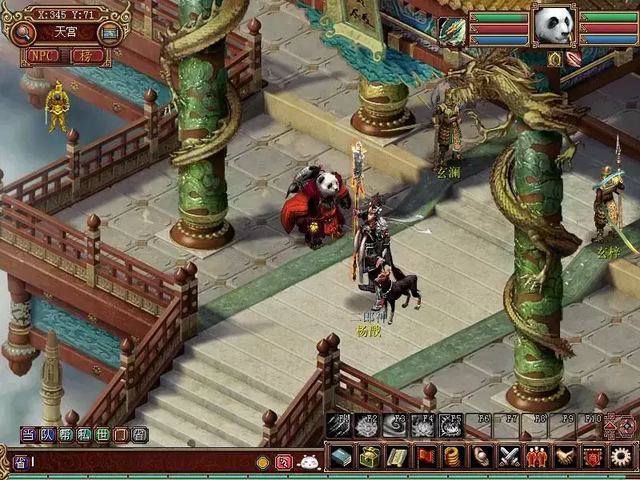The image size is (640, 480).
Task: Open the team members icon
Action: click(x=537, y=457)
